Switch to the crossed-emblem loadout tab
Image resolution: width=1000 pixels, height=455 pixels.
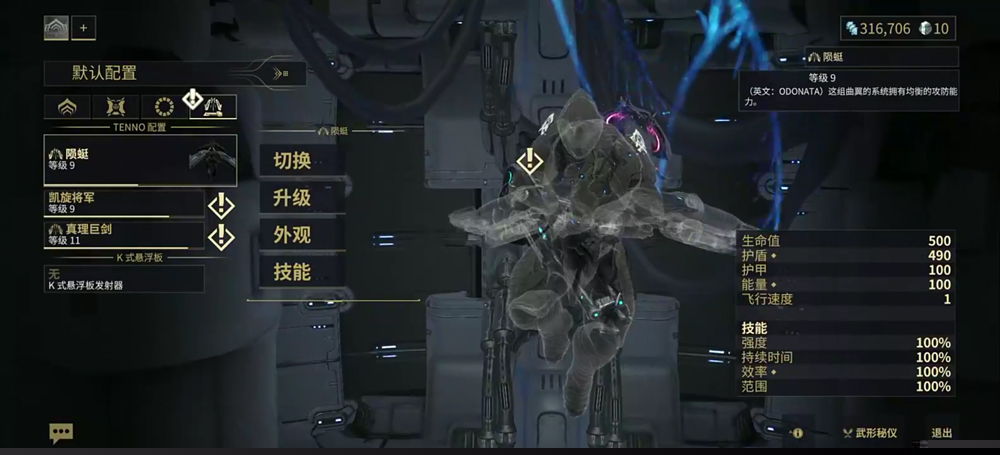(x=115, y=106)
